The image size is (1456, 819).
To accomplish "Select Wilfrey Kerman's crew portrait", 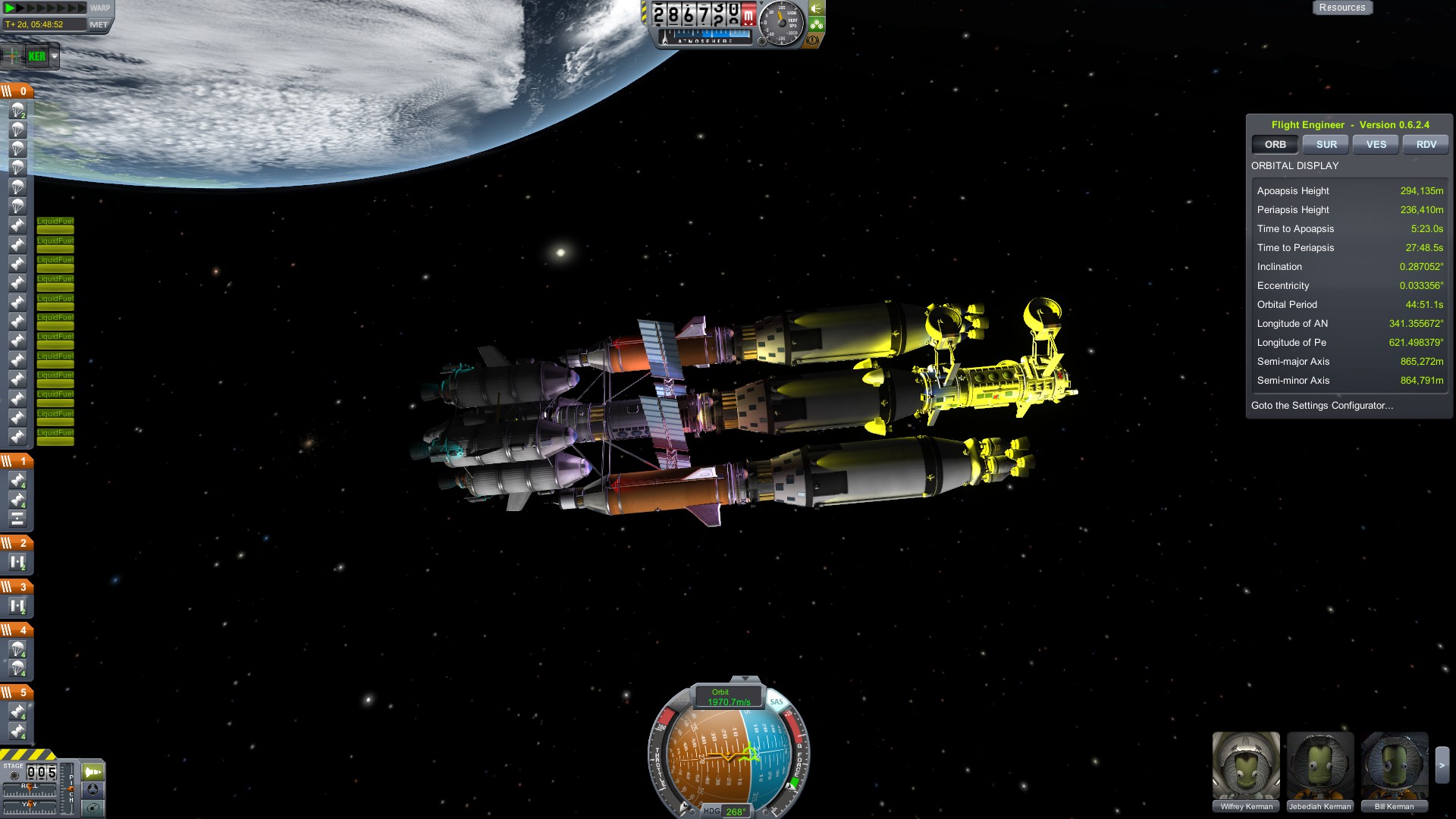I will point(1246,766).
